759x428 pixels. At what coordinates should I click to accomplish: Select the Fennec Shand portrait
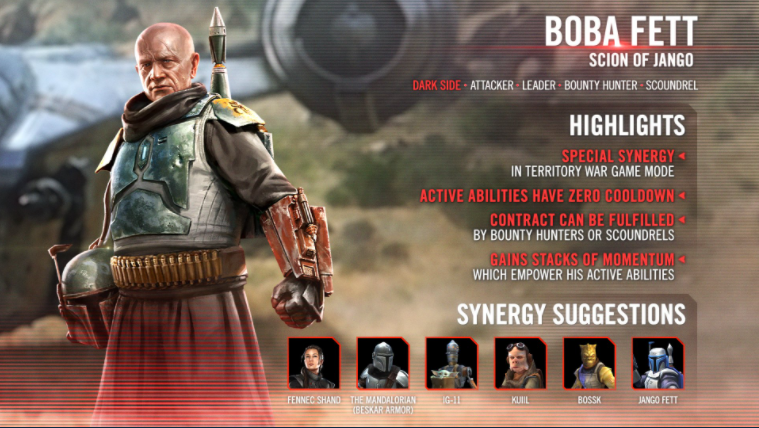coord(314,363)
